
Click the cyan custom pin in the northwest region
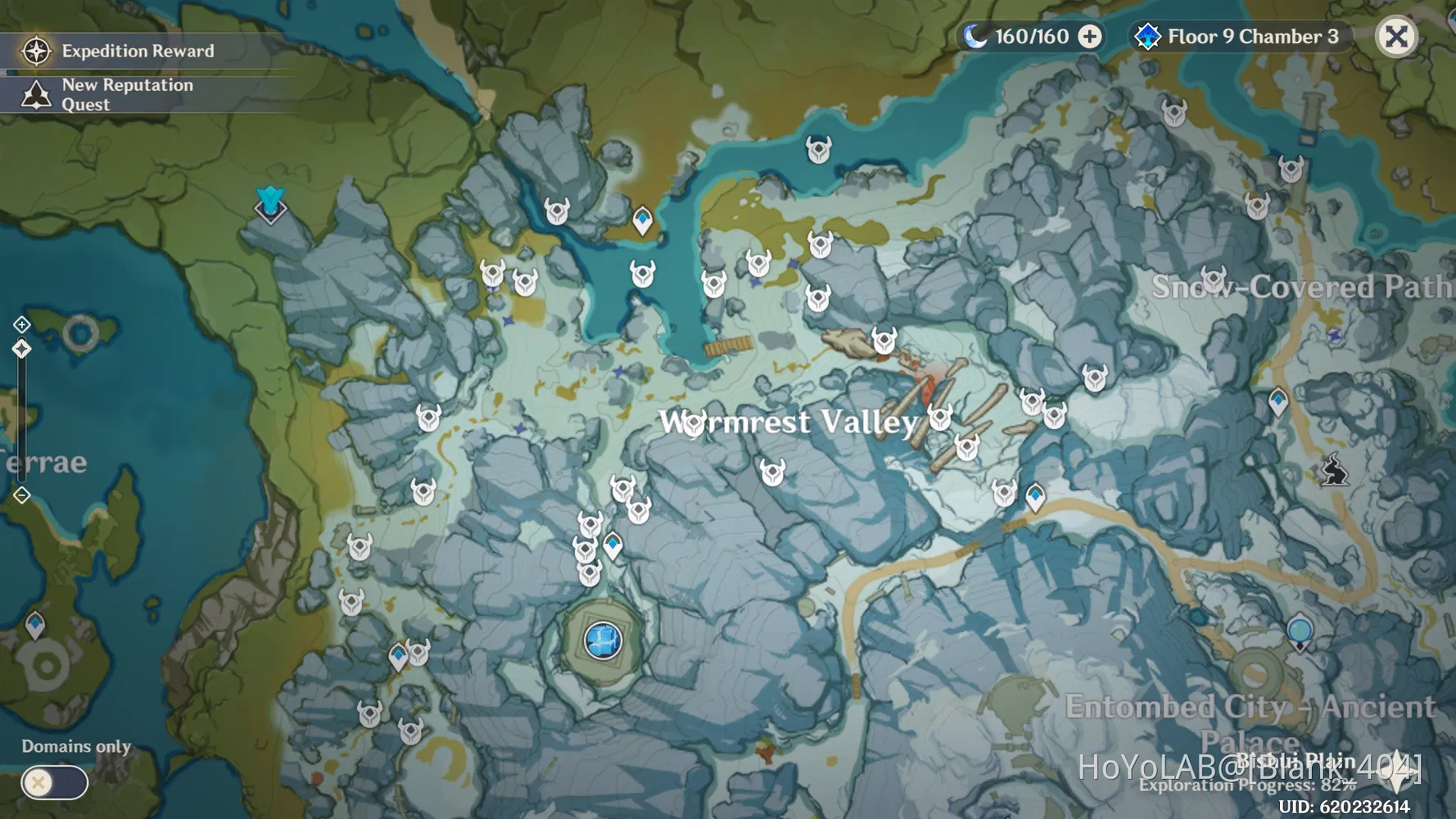270,203
